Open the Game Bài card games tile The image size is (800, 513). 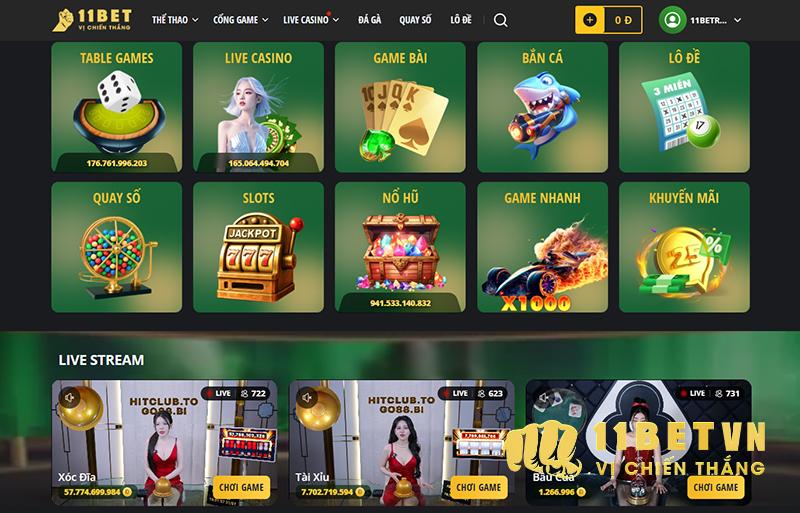click(x=400, y=107)
